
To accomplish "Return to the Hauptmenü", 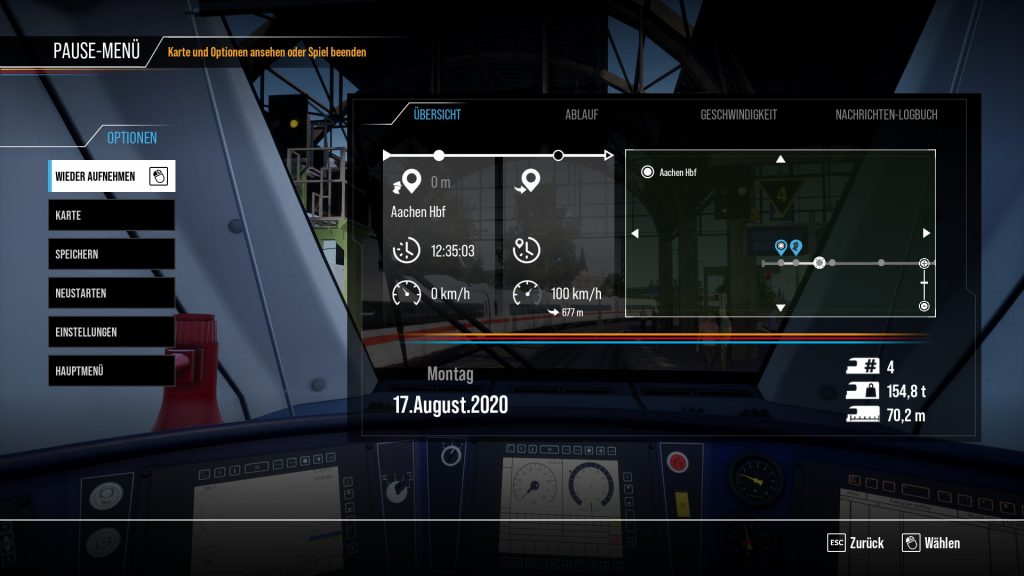I will 111,370.
